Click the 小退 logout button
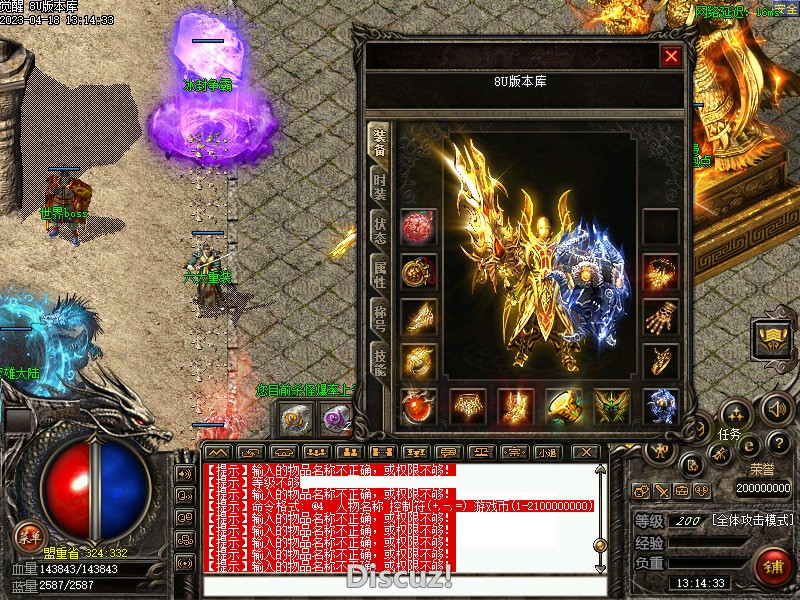This screenshot has width=800, height=600. (548, 452)
